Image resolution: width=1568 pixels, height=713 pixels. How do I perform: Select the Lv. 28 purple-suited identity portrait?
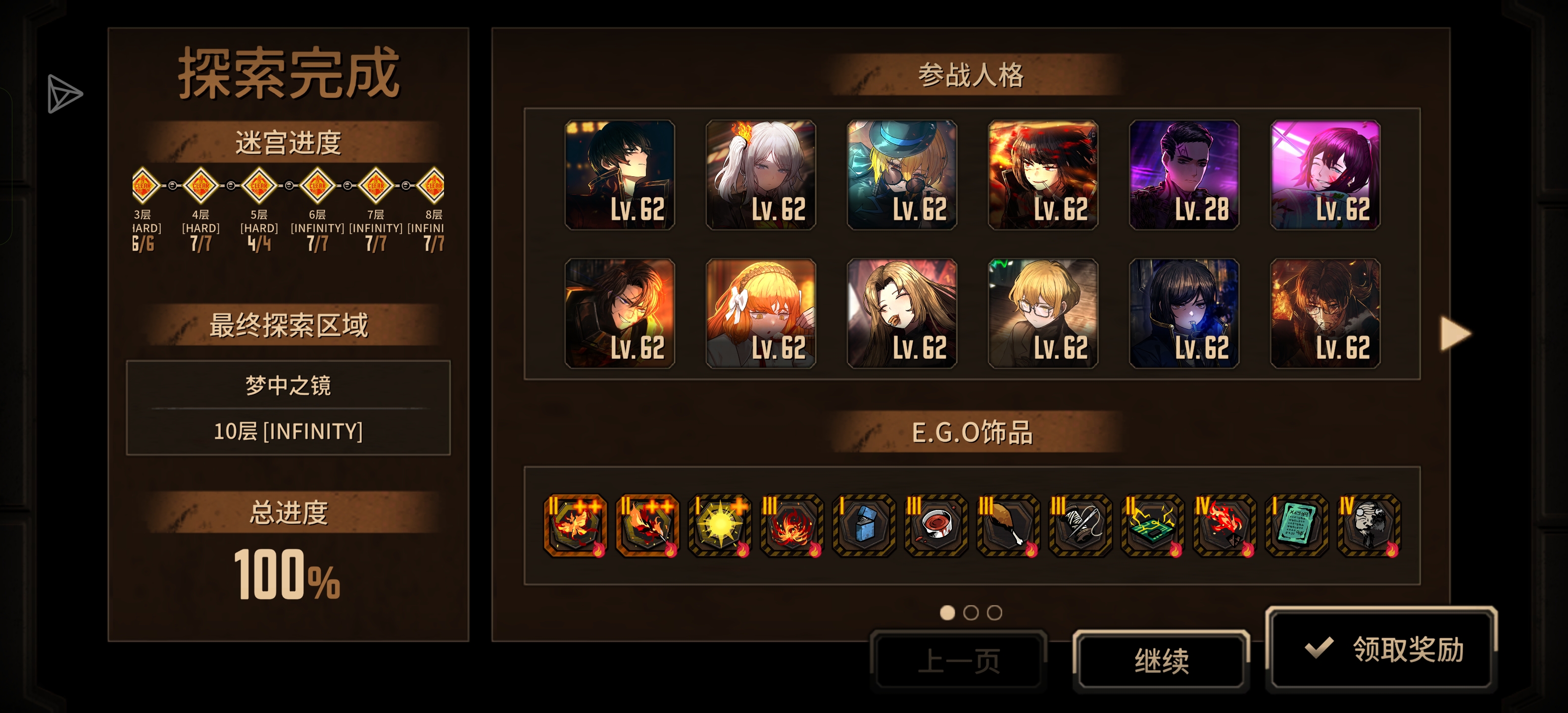pos(1184,175)
